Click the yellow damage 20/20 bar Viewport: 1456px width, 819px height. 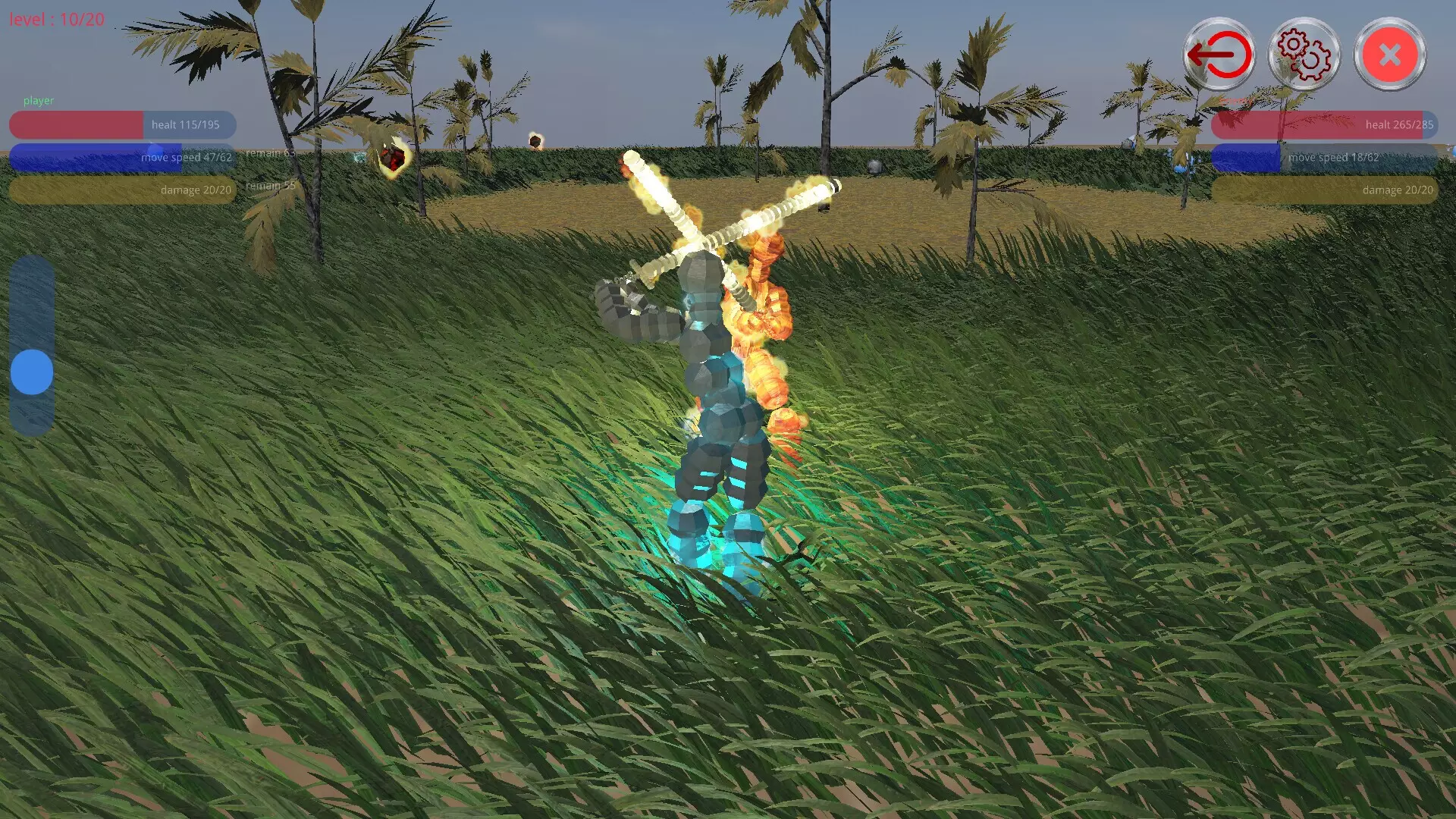click(x=121, y=190)
